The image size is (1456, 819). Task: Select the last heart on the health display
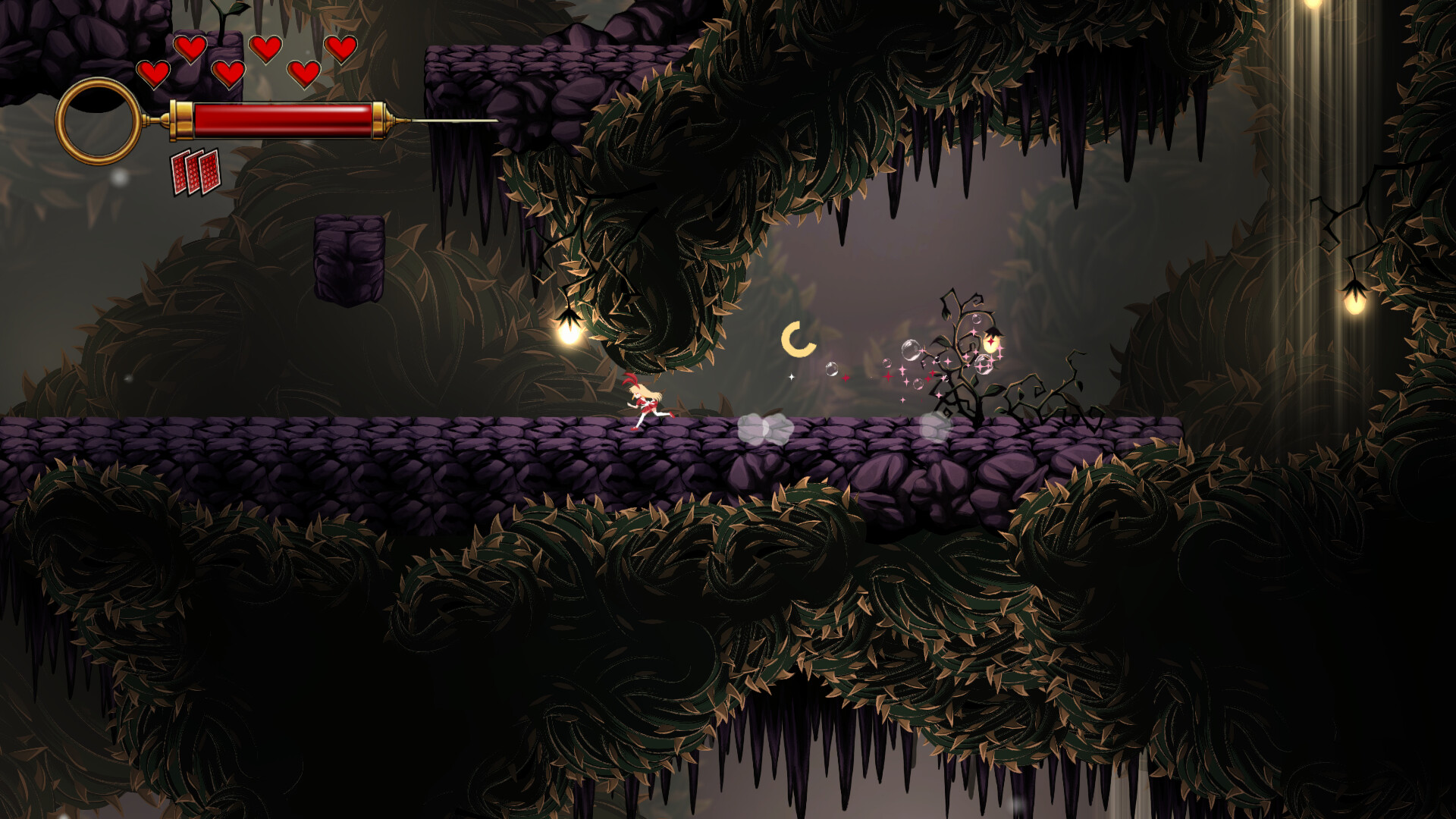coord(340,49)
